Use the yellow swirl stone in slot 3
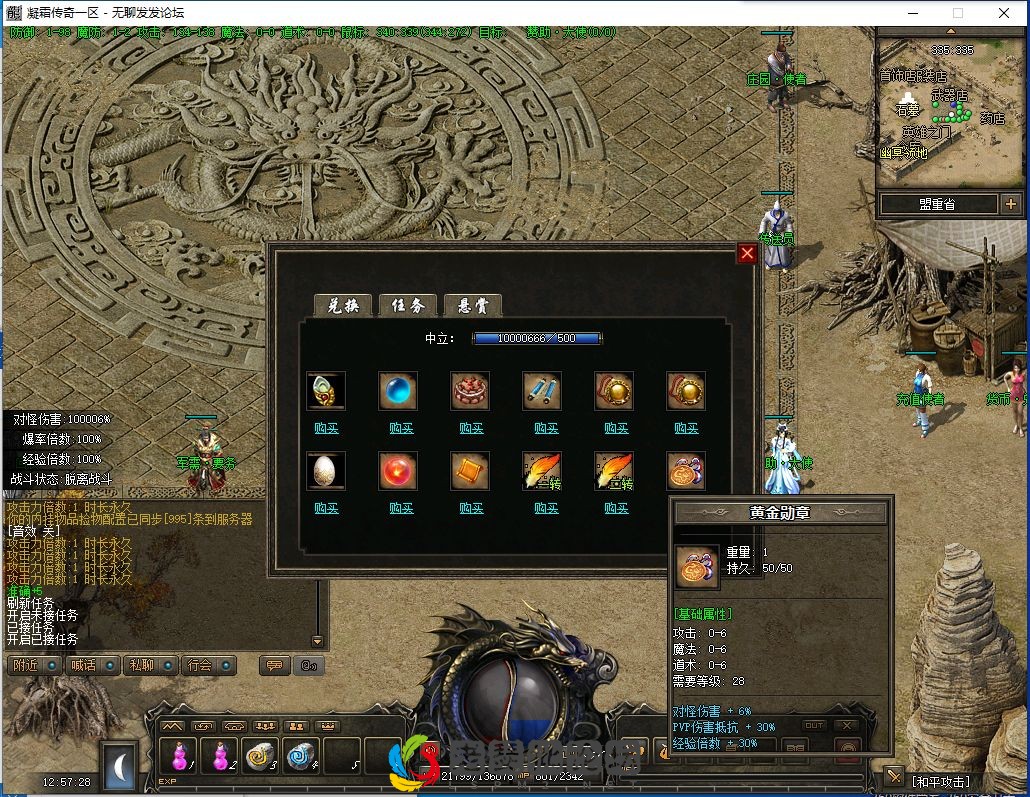The height and width of the screenshot is (797, 1030). point(261,758)
